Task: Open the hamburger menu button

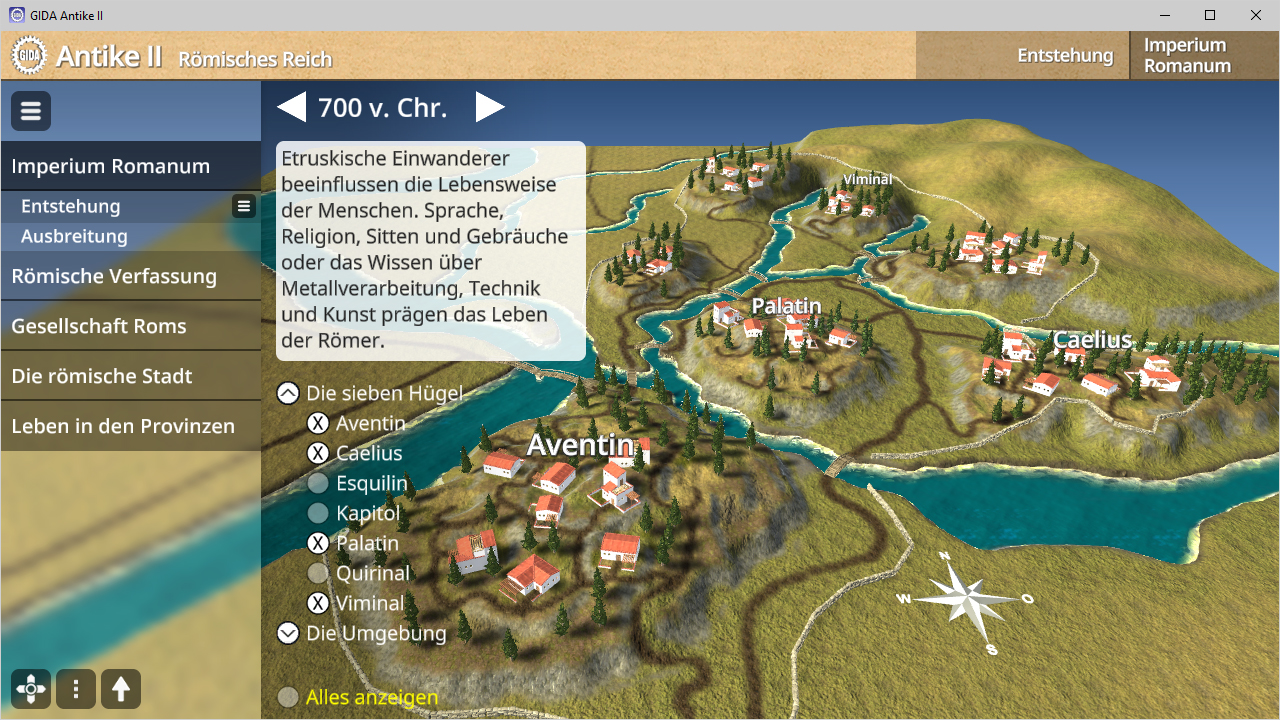Action: [x=31, y=111]
